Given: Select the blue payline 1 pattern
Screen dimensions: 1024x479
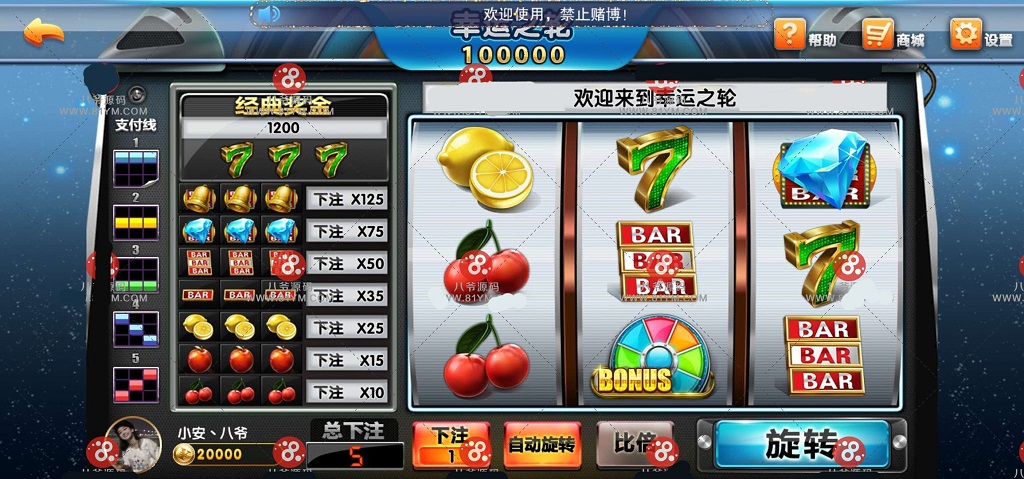Looking at the screenshot, I should [x=135, y=169].
